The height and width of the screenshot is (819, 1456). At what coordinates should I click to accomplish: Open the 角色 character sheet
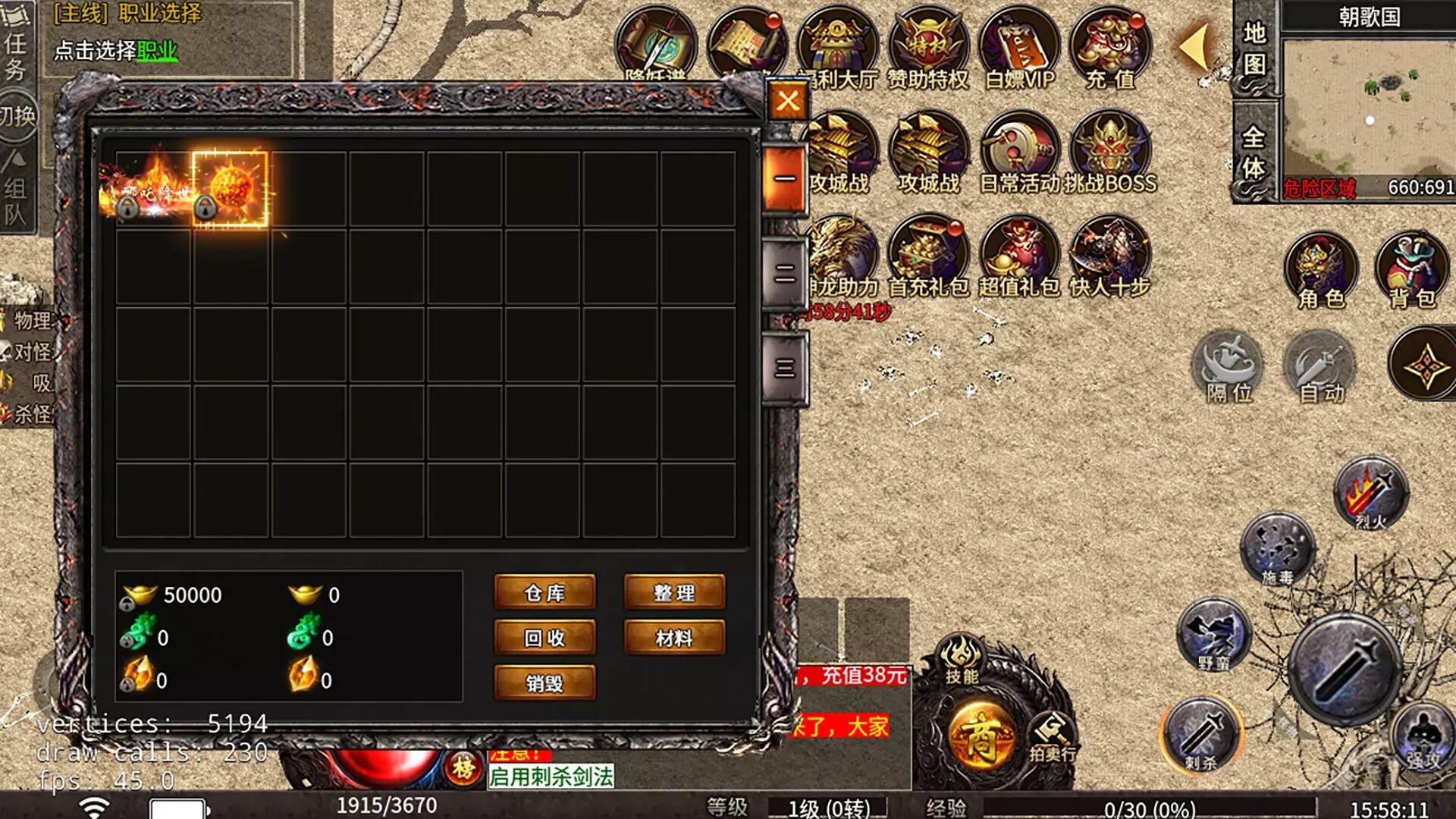pyautogui.click(x=1321, y=270)
